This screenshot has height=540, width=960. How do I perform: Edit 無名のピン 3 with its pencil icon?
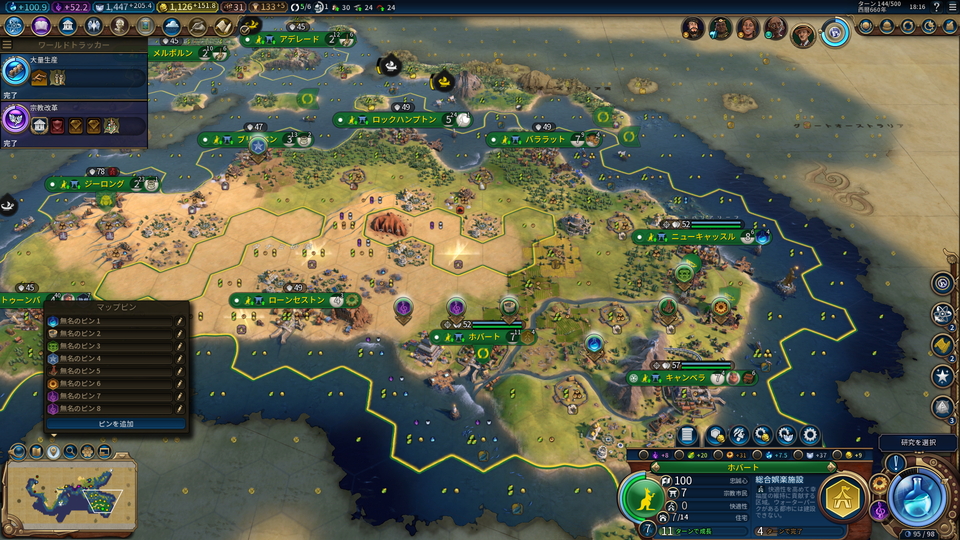(x=180, y=346)
